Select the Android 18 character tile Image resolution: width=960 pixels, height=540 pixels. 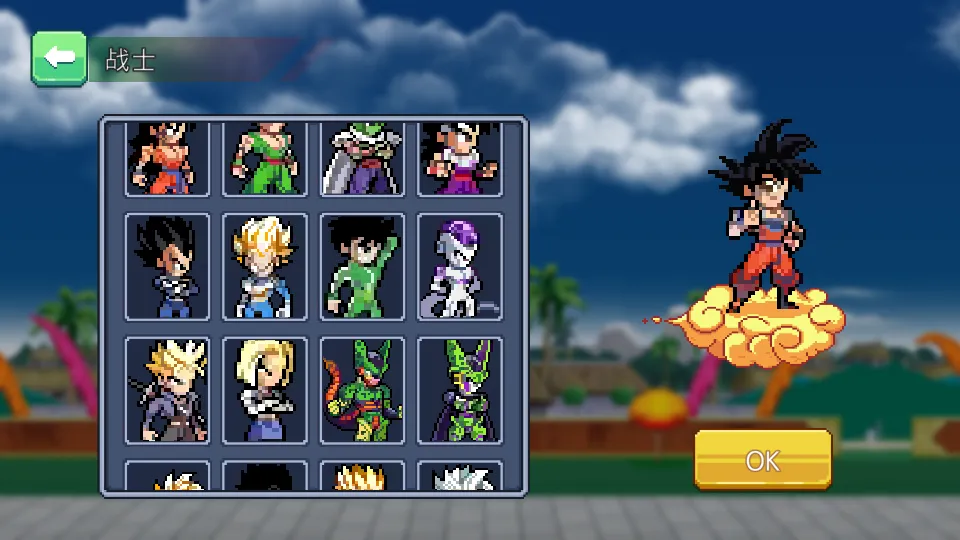265,391
